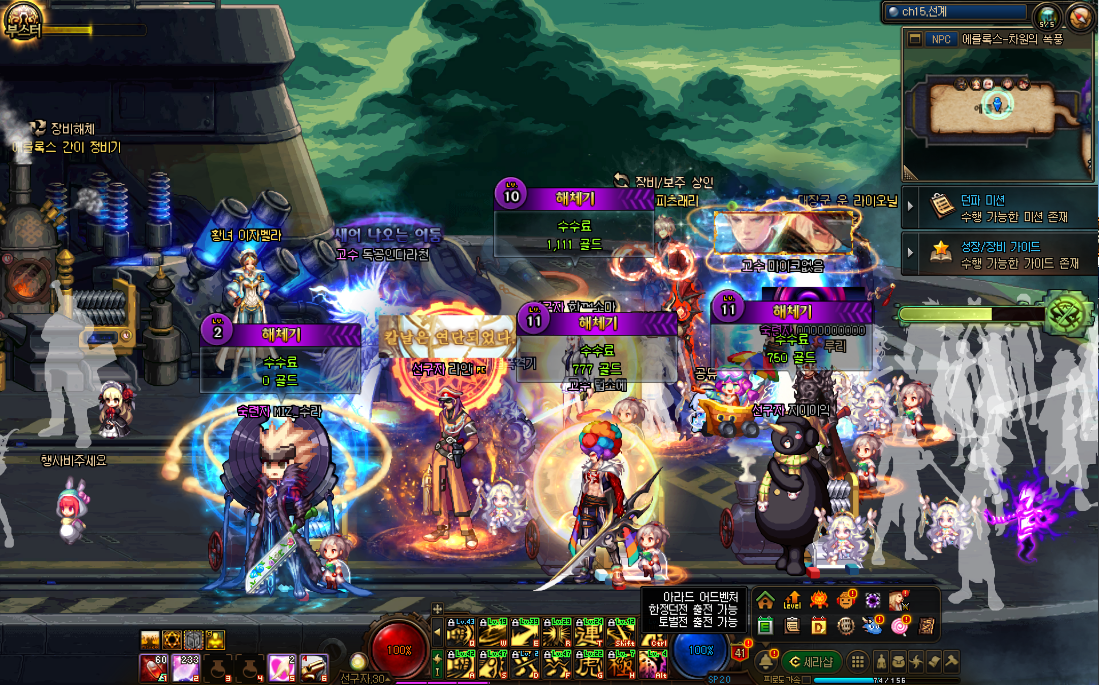This screenshot has width=1099, height=685.
Task: Open the yellow D calendar icon
Action: coord(818,626)
